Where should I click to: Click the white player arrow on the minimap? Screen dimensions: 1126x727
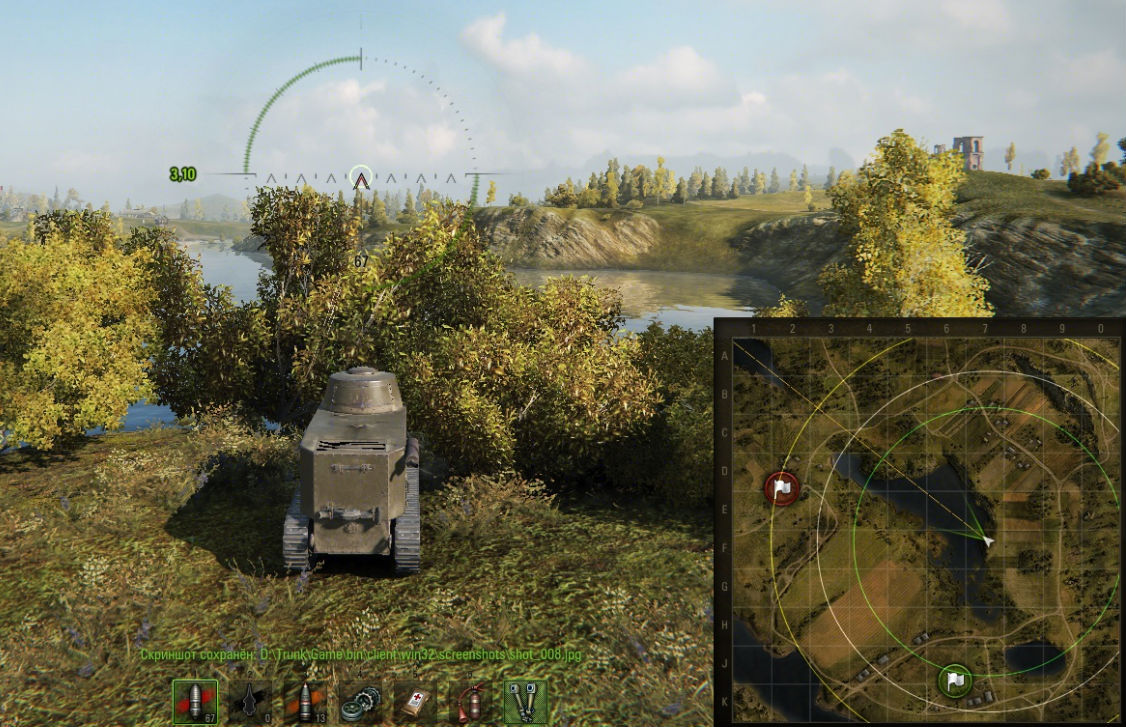(988, 541)
